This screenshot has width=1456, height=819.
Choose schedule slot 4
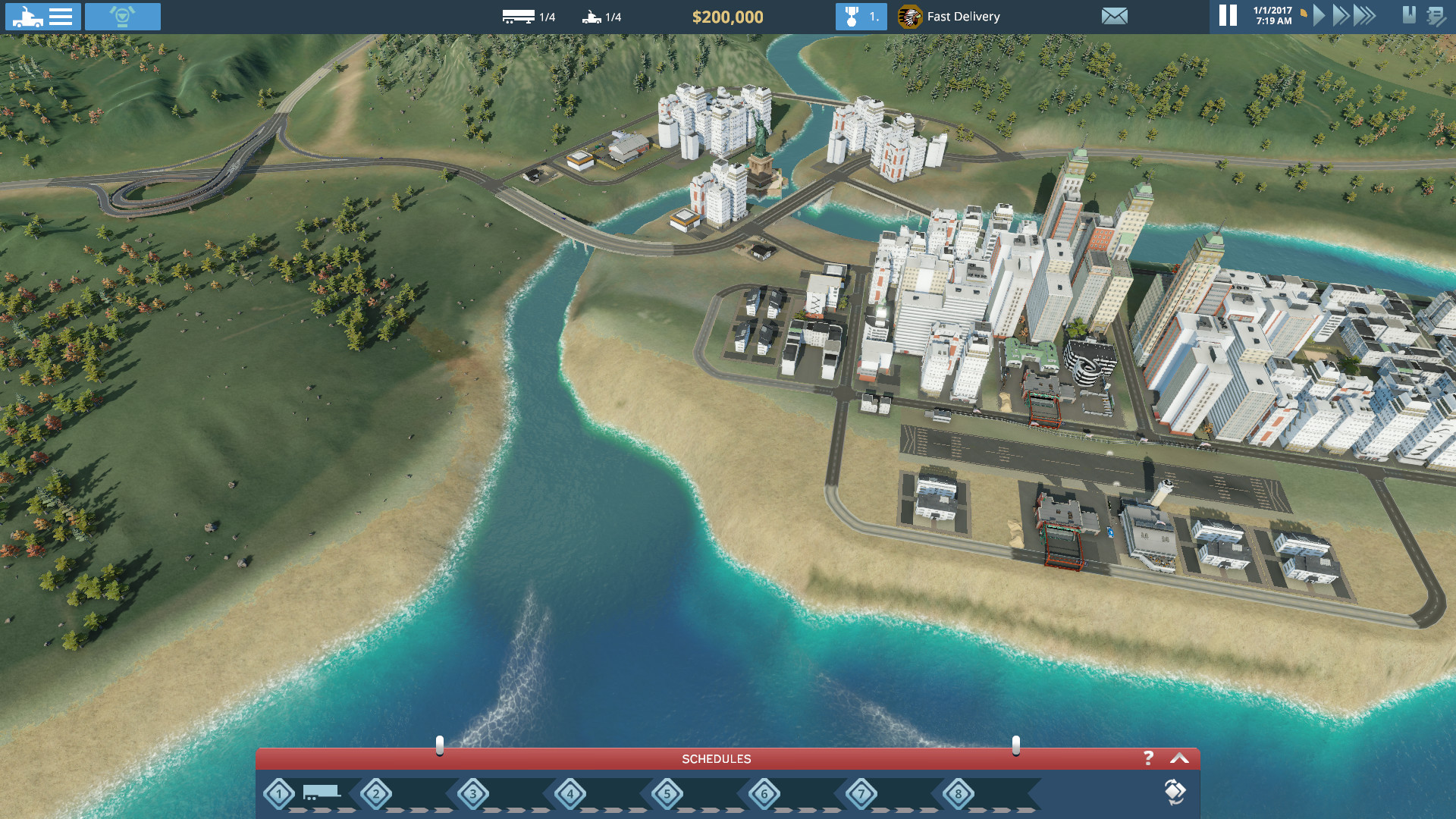(x=570, y=794)
